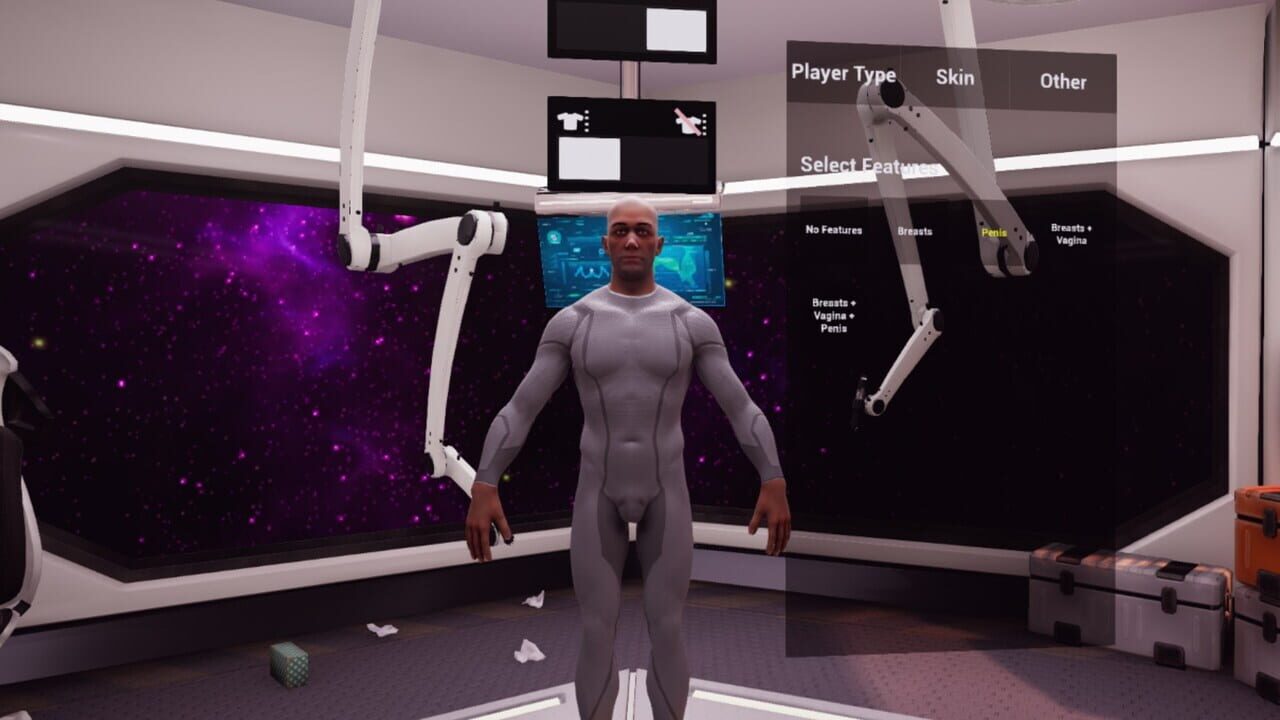This screenshot has height=720, width=1280.
Task: Select the clothed shirt icon on the monitor
Action: tap(570, 121)
